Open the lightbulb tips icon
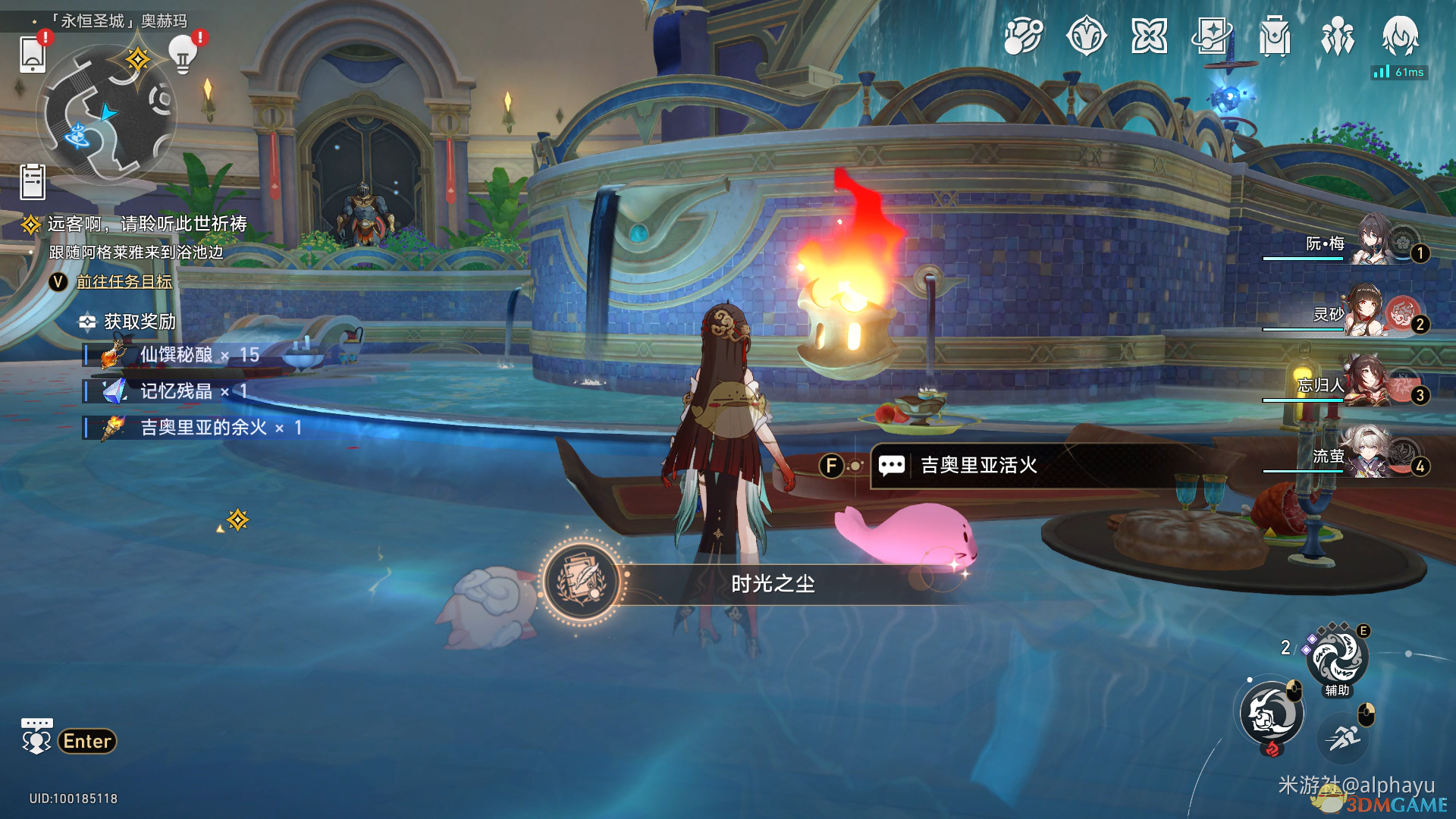The image size is (1456, 819). [x=182, y=55]
